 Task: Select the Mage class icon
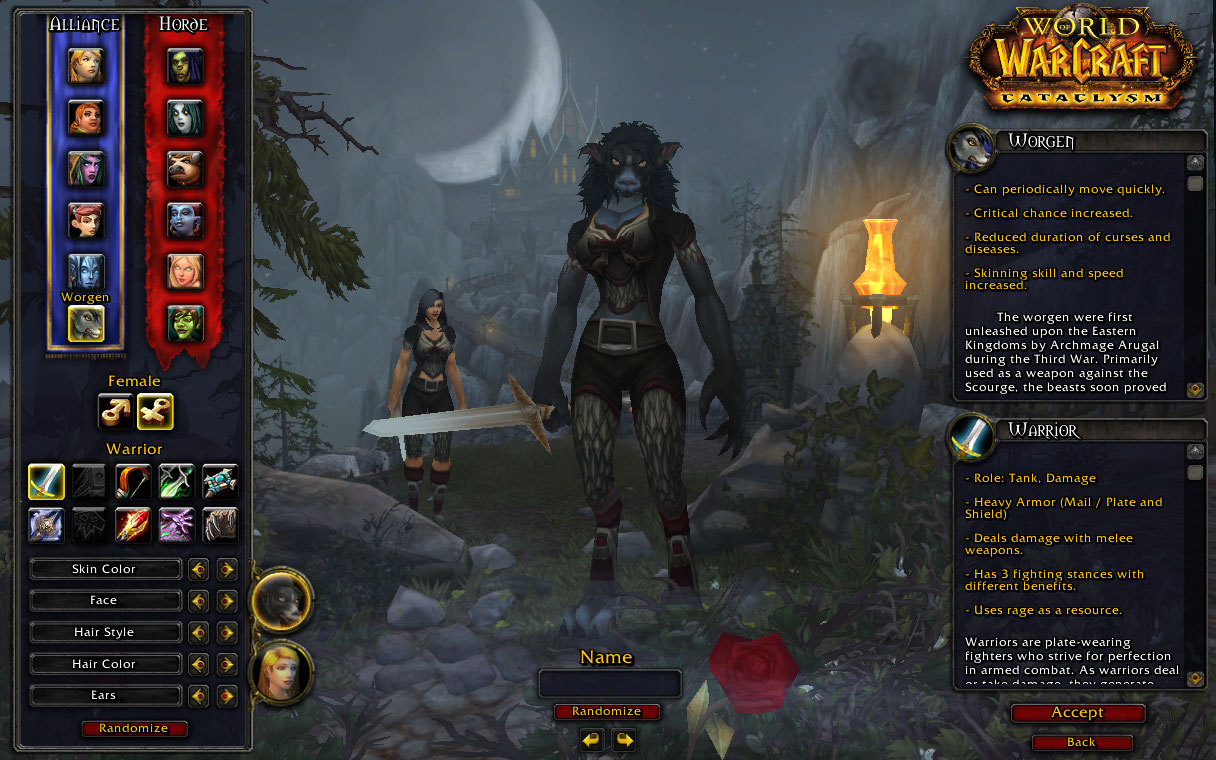(133, 525)
